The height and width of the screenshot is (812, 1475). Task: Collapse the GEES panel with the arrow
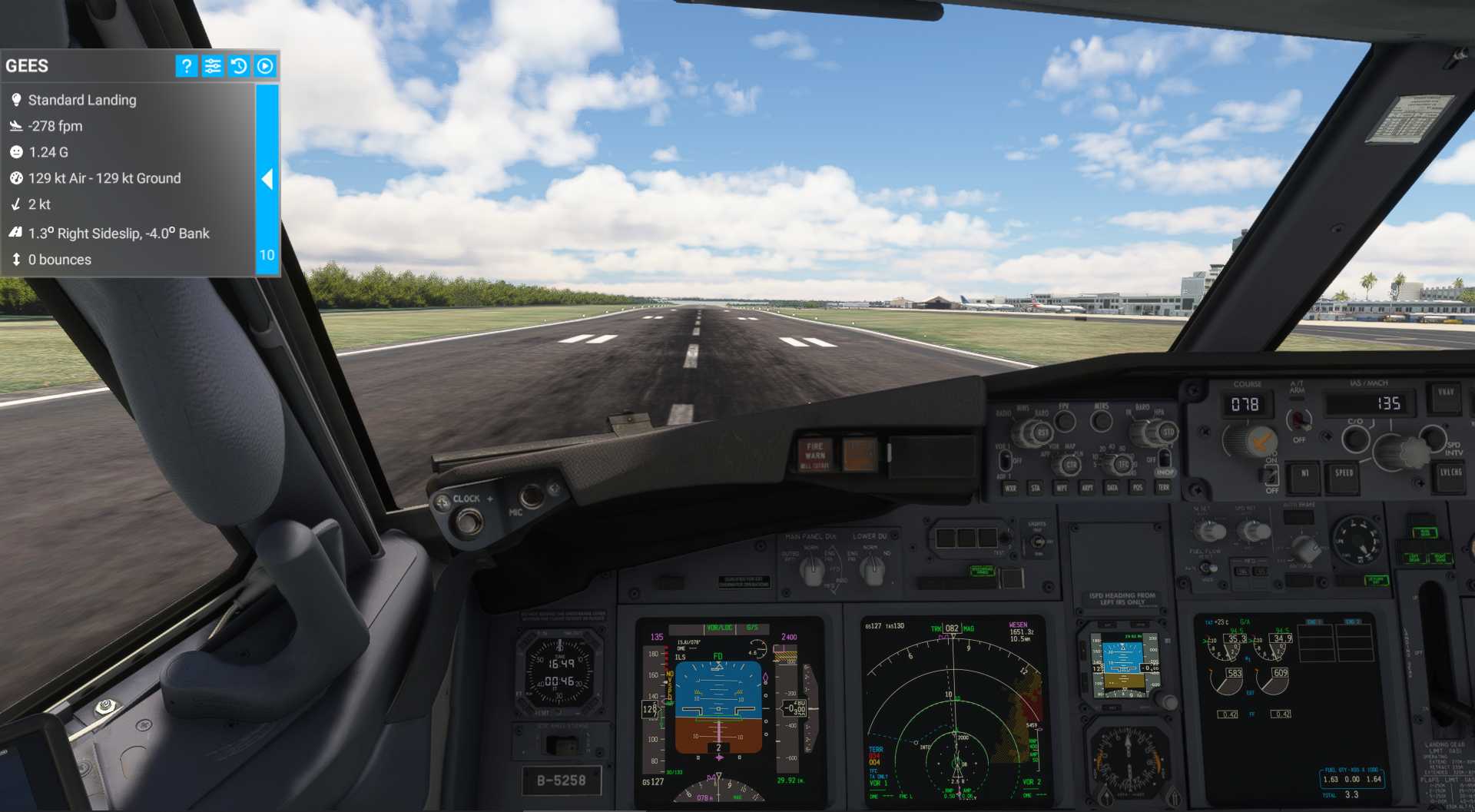[267, 179]
